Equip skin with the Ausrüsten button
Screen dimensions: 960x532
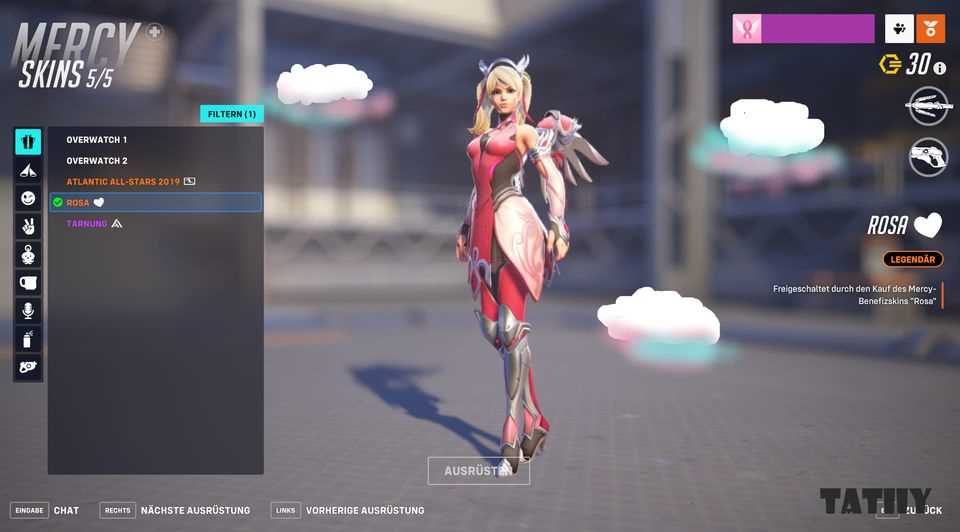pos(478,471)
